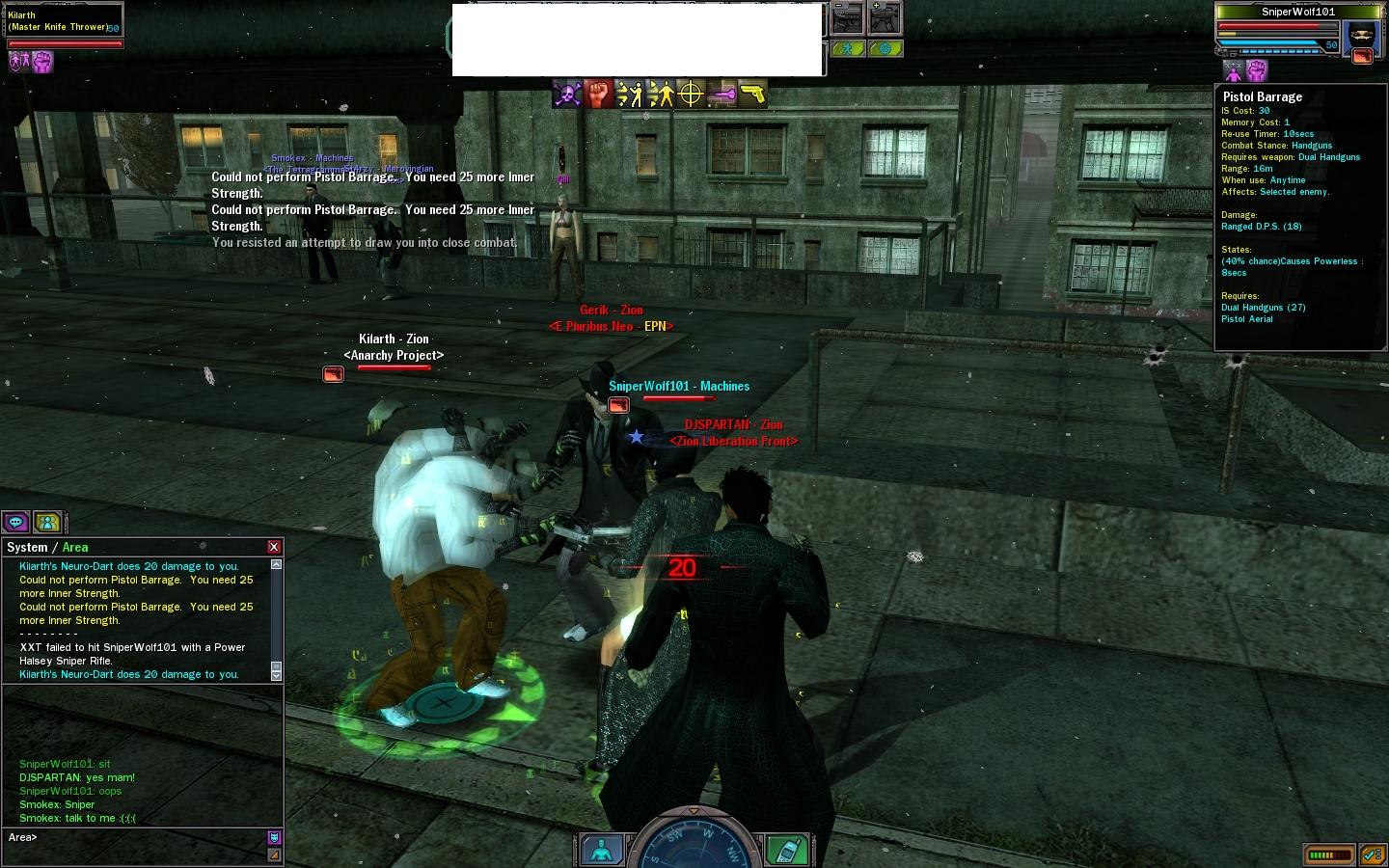Open the checklist button in the corner
The image size is (1389, 868).
coord(1373,854)
